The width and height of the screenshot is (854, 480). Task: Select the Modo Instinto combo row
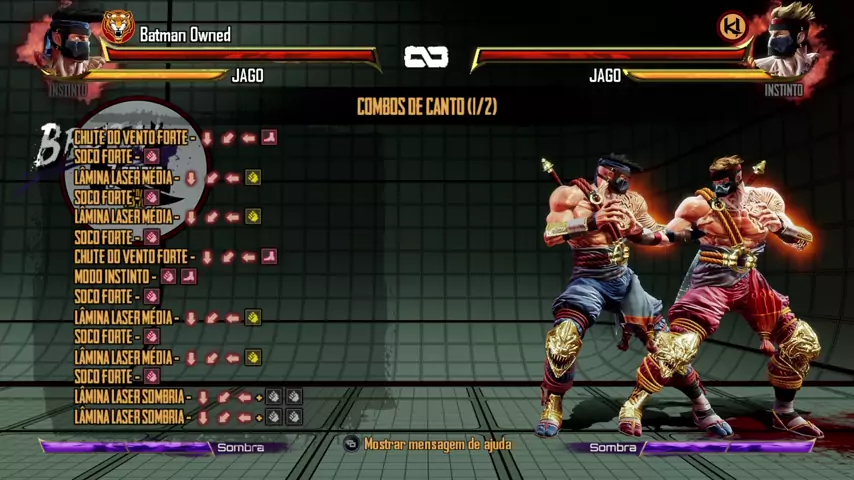pos(135,277)
